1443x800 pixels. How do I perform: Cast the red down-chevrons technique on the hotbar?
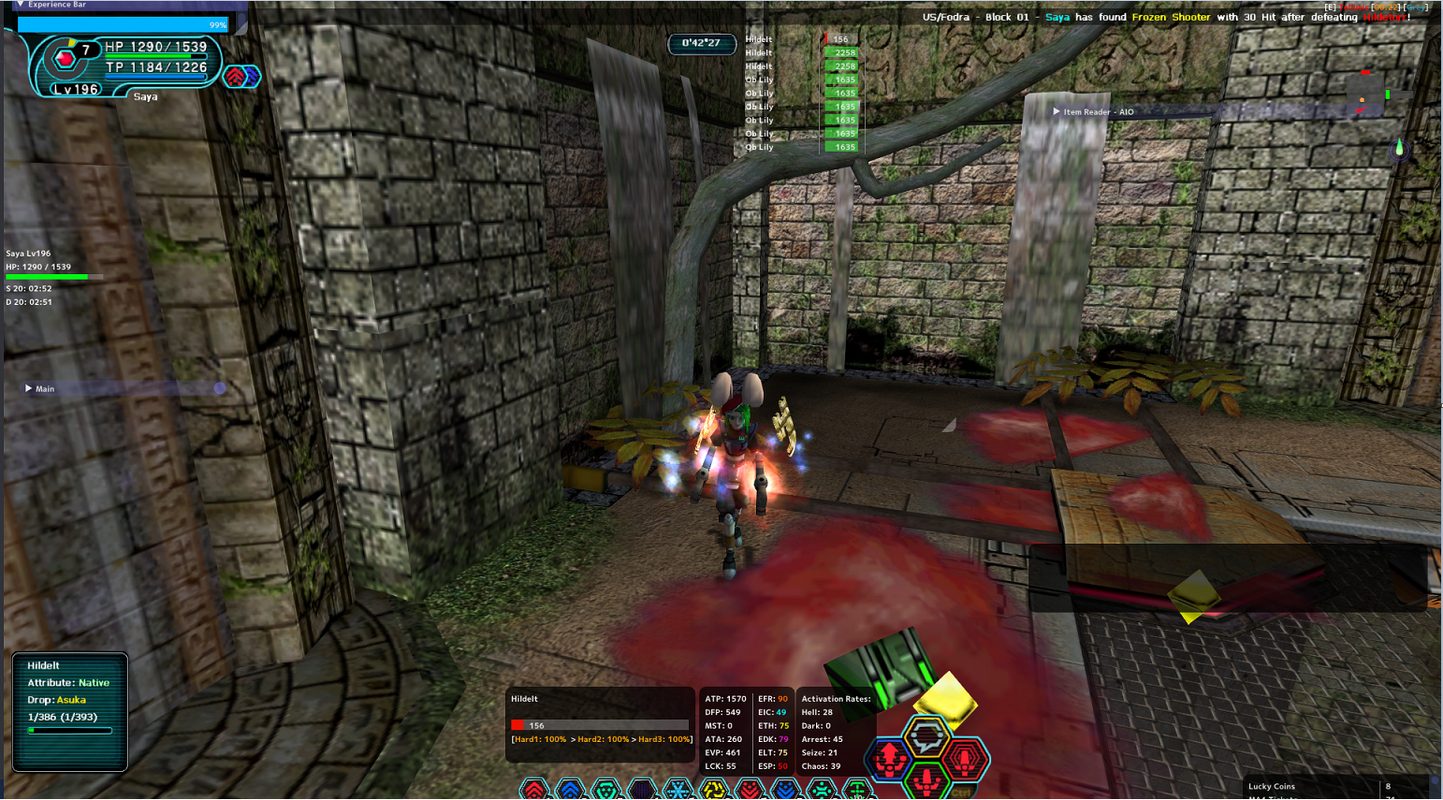click(x=750, y=791)
